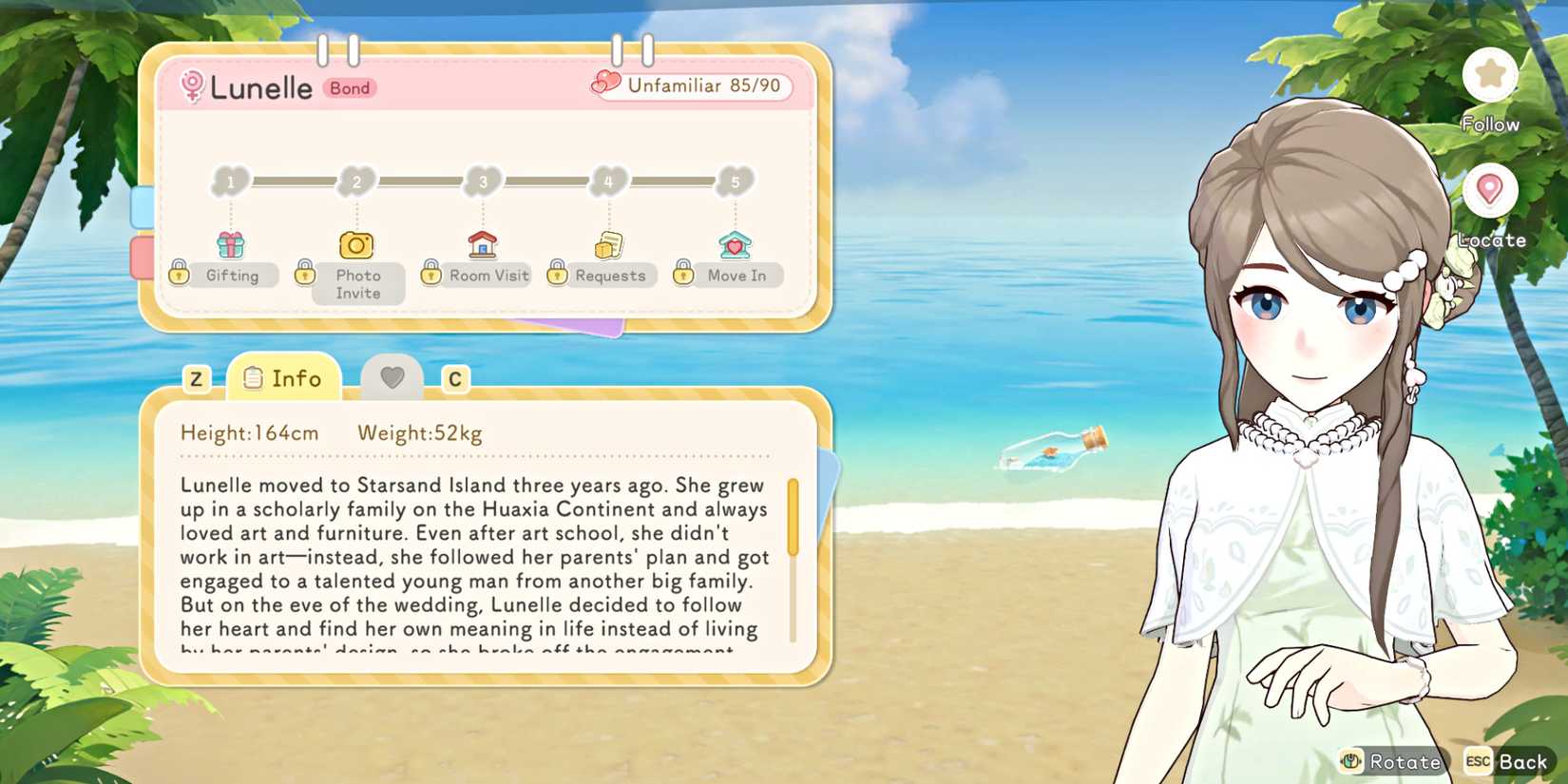This screenshot has height=784, width=1568.
Task: Click the gender symbol beside Lunelle's name
Action: [x=193, y=87]
